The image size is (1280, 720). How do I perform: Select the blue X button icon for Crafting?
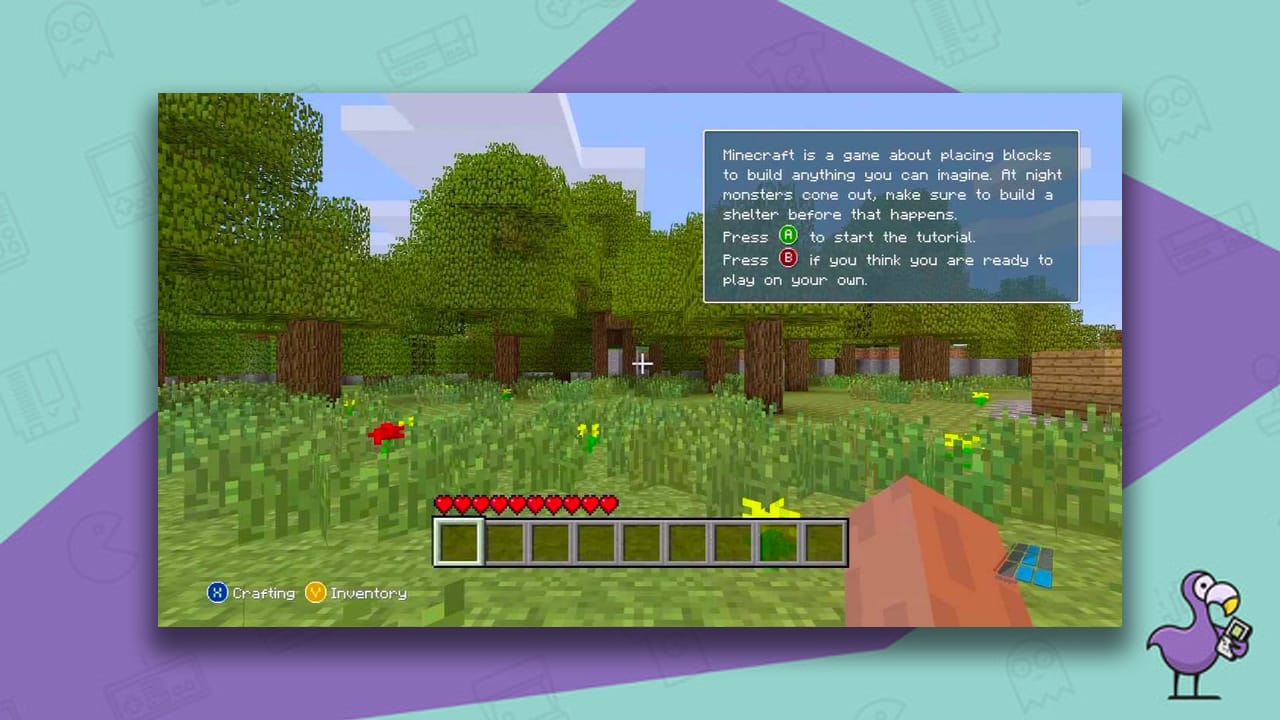[216, 592]
